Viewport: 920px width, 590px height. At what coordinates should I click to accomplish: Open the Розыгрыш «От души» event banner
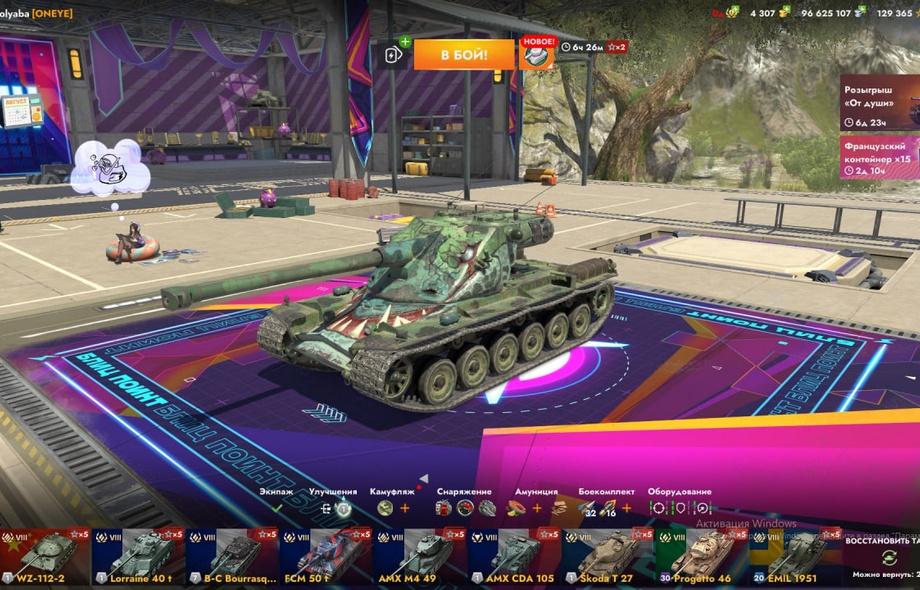pos(879,102)
